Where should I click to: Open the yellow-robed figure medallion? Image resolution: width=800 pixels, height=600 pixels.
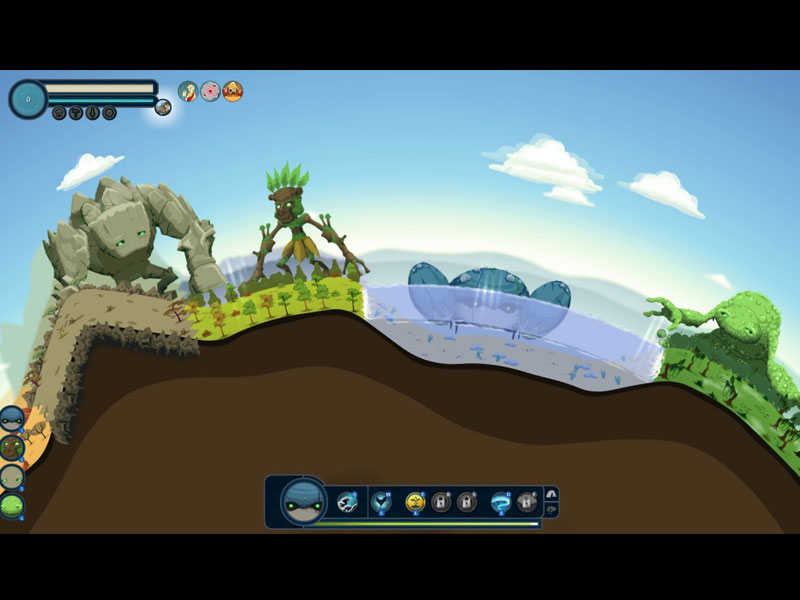click(188, 91)
